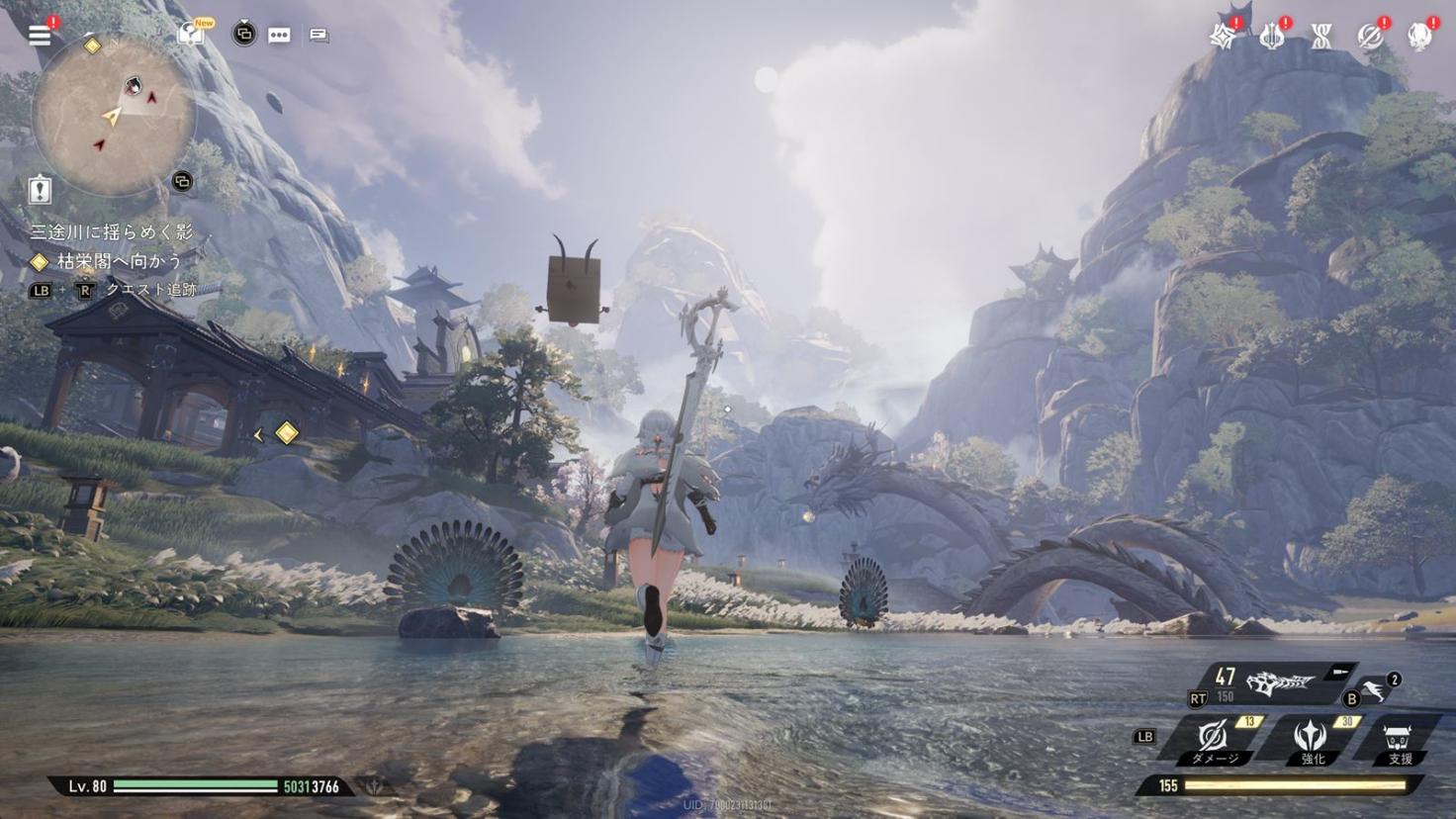Activate the ダメージ skill
The width and height of the screenshot is (1456, 819).
[1215, 739]
